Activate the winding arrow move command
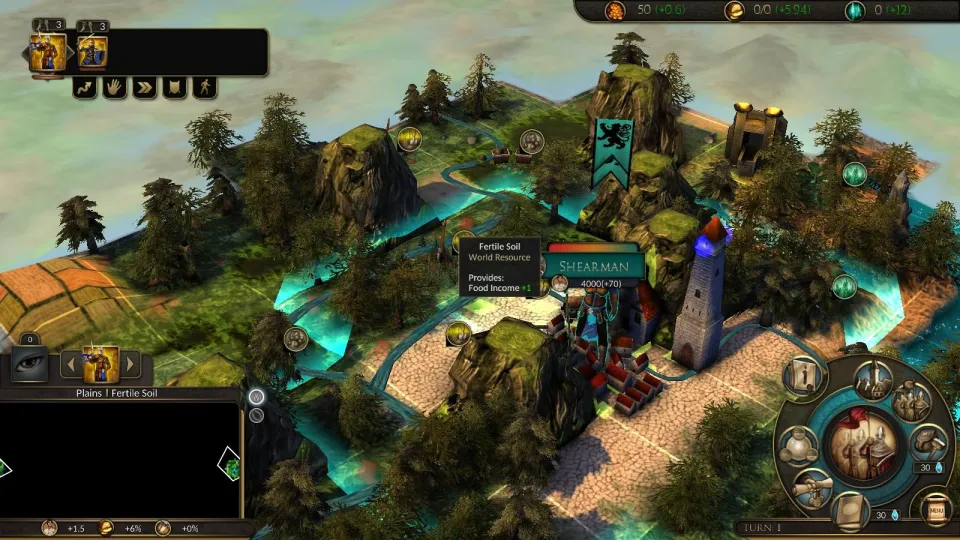Screen dimensions: 960x540 85,87
